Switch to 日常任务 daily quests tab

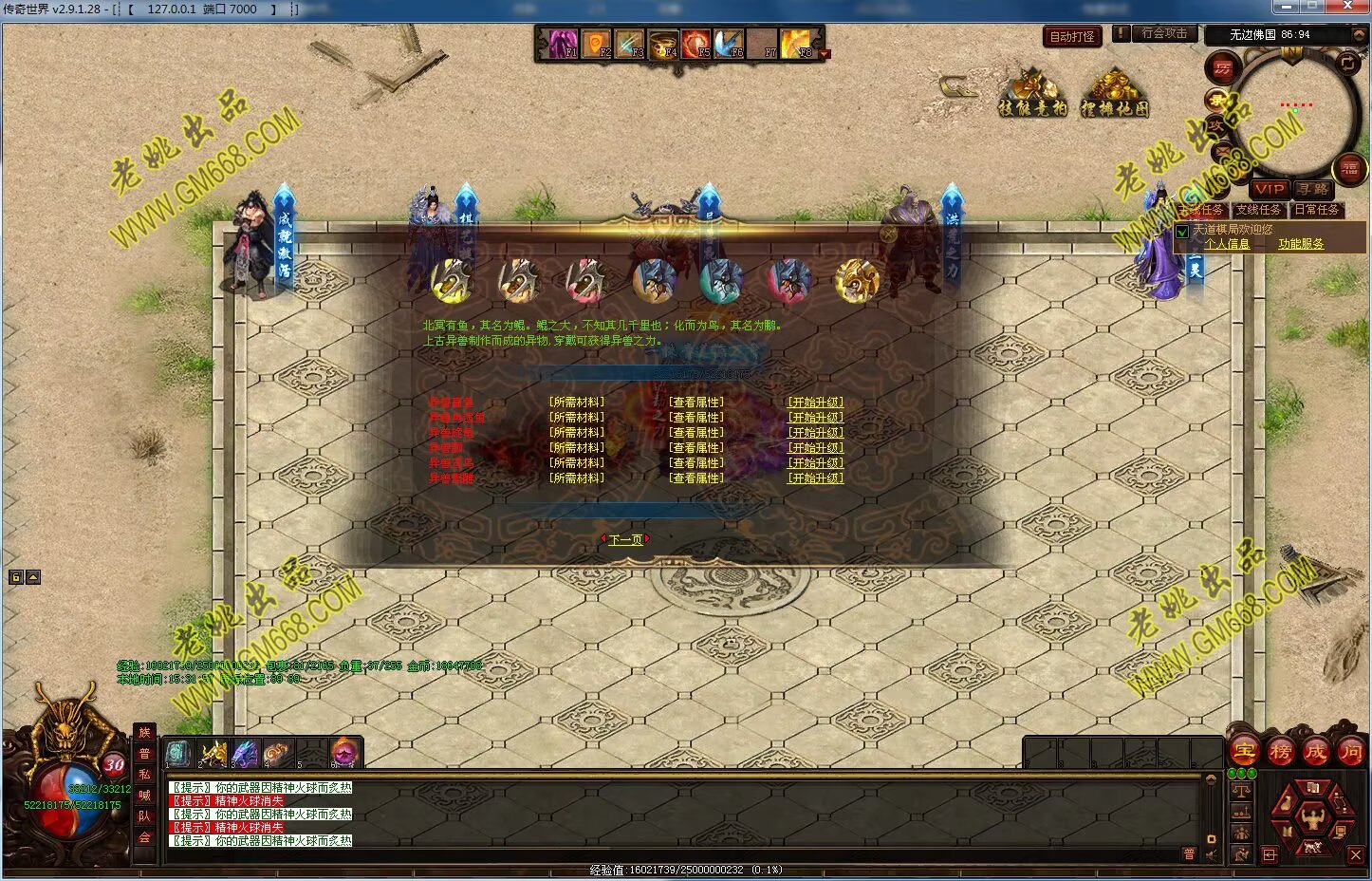[x=1316, y=210]
